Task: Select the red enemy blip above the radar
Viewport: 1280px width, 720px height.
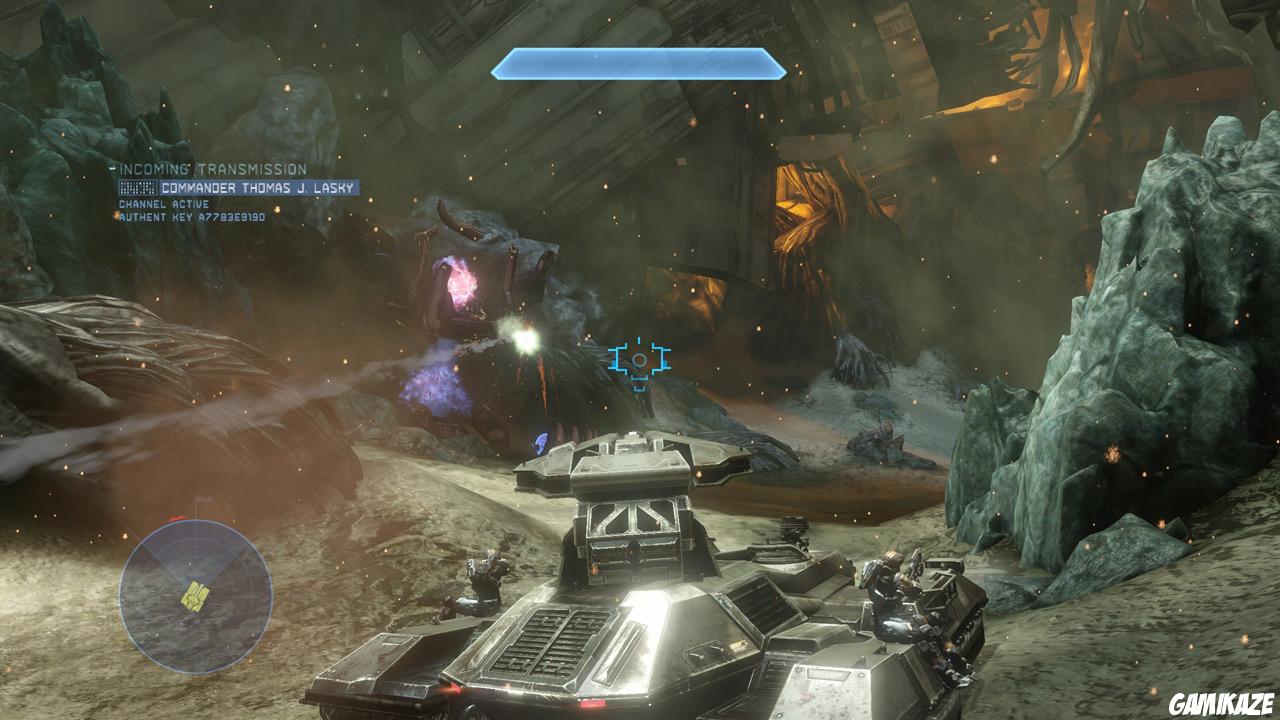Action: click(178, 518)
